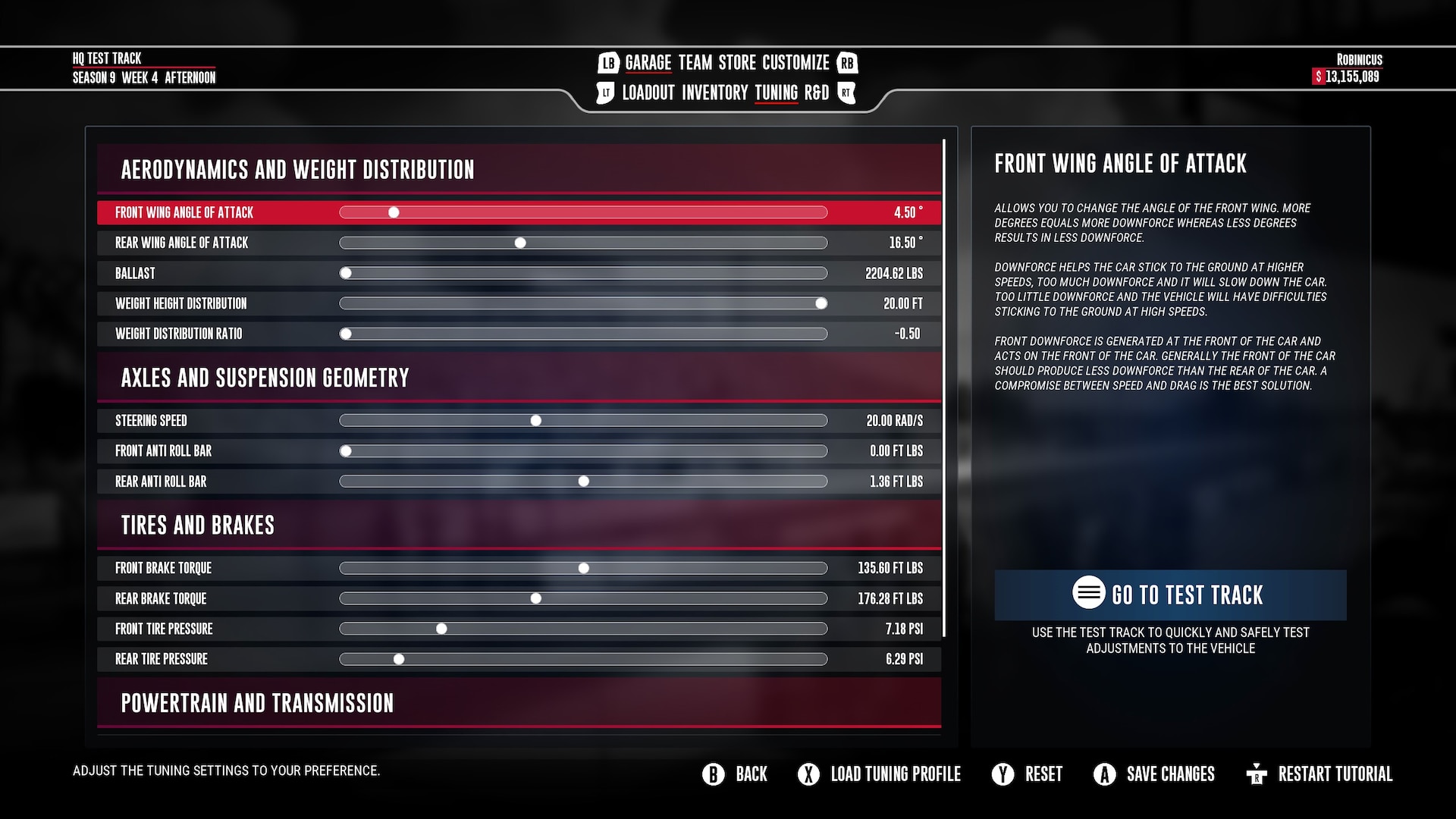
Task: Click Go To Test Track button
Action: (1170, 595)
